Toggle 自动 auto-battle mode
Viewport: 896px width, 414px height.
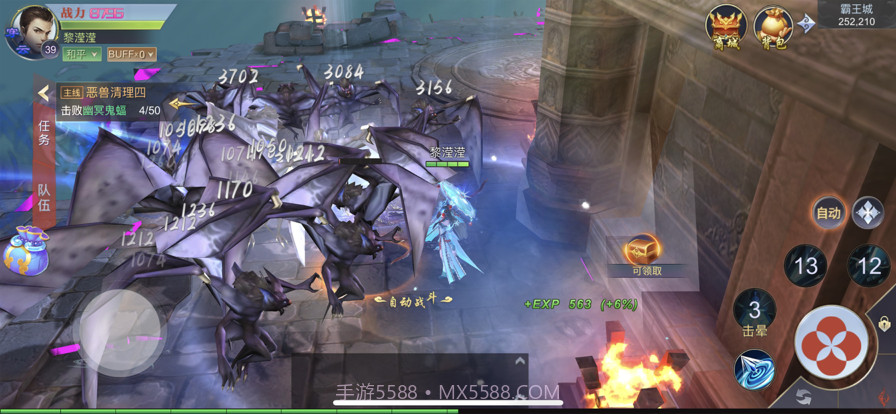(829, 212)
